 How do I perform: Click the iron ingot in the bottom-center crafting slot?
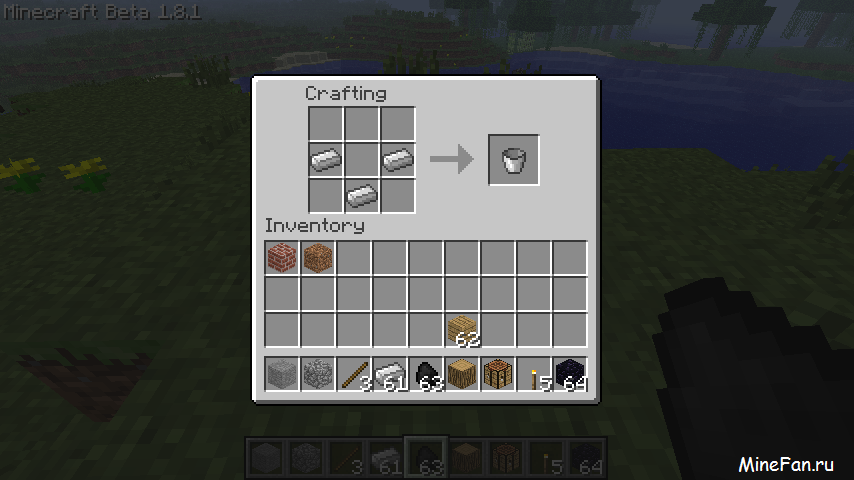pos(361,194)
